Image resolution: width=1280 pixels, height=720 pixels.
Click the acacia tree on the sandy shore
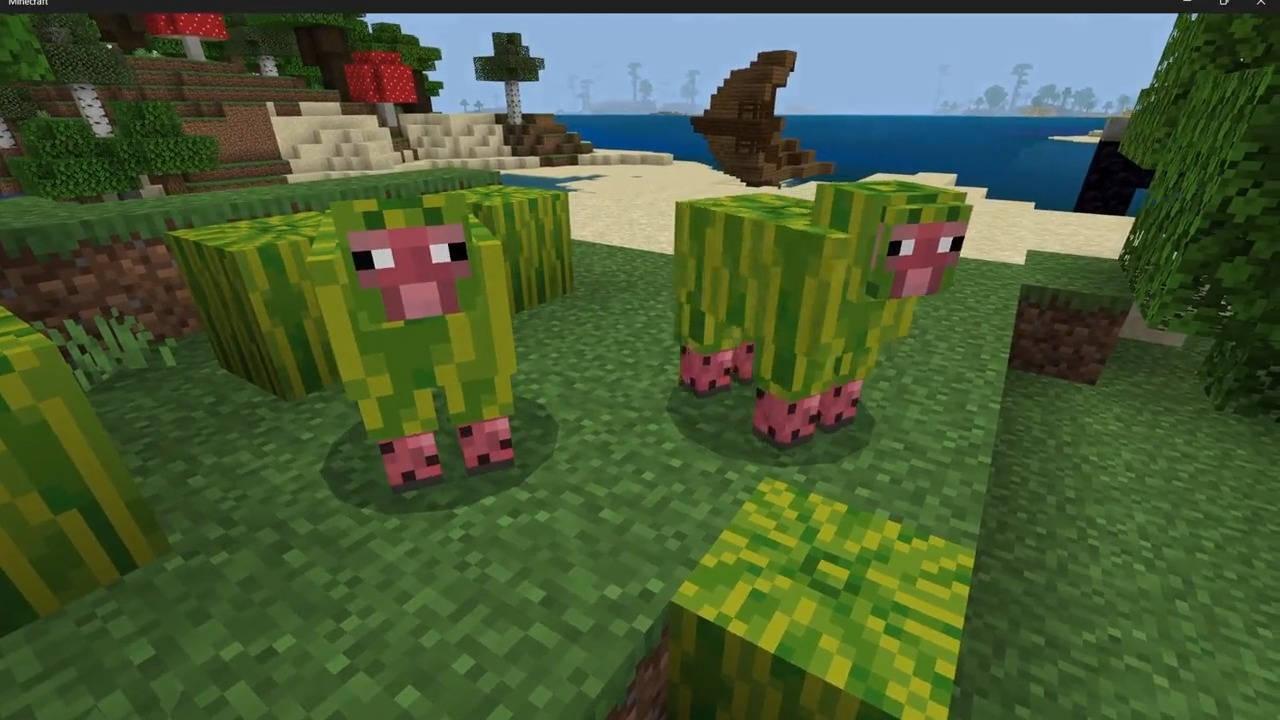pos(505,60)
